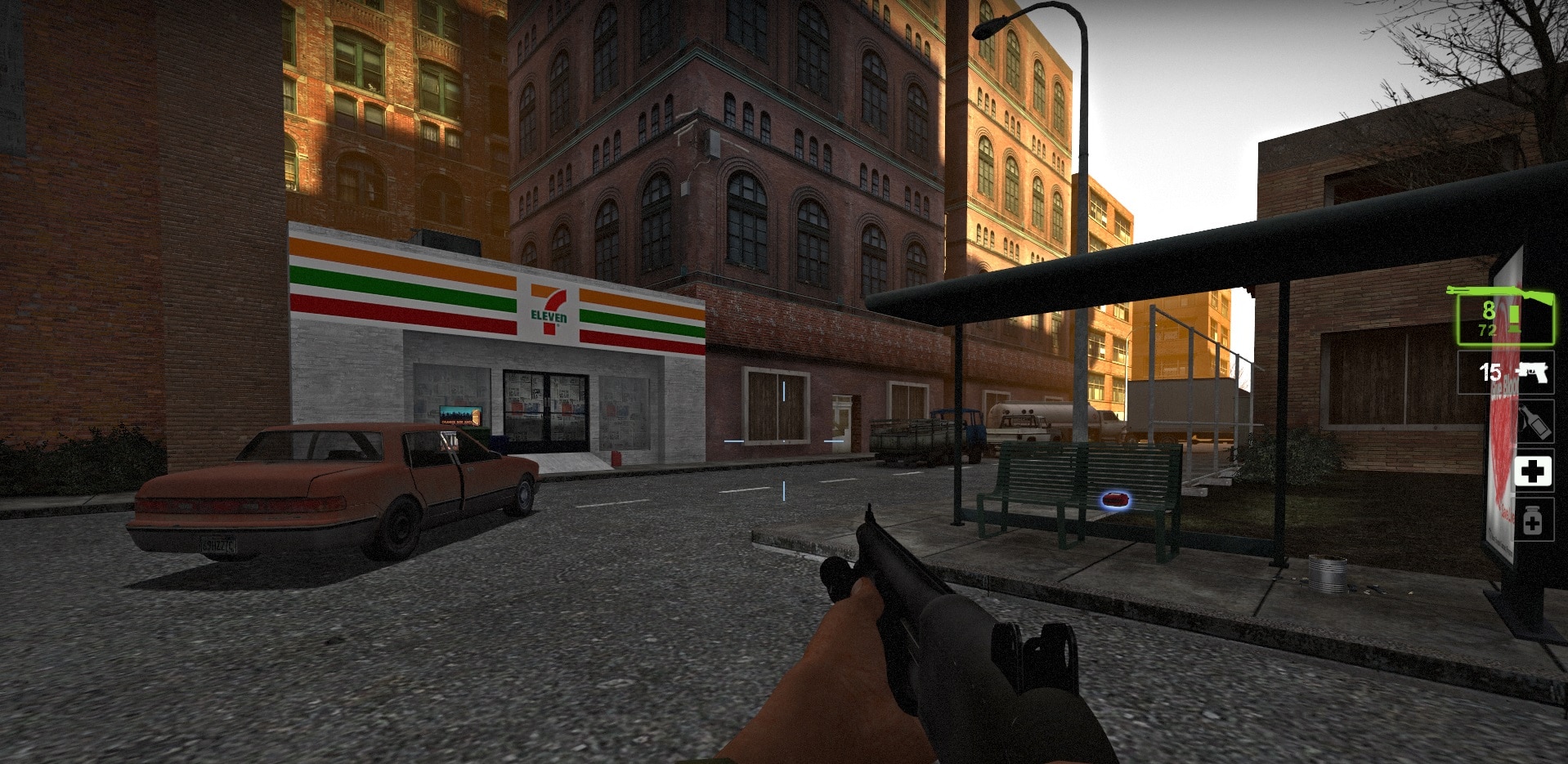Switch to the pistol weapon slot
Image resolution: width=1568 pixels, height=764 pixels.
click(1506, 373)
